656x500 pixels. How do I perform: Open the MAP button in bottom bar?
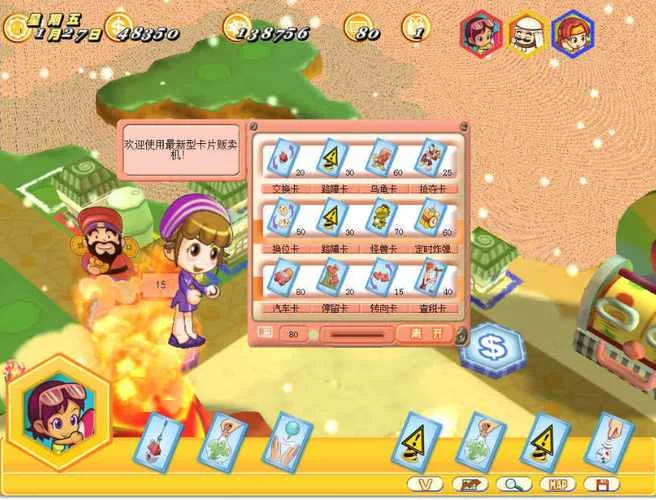point(558,484)
